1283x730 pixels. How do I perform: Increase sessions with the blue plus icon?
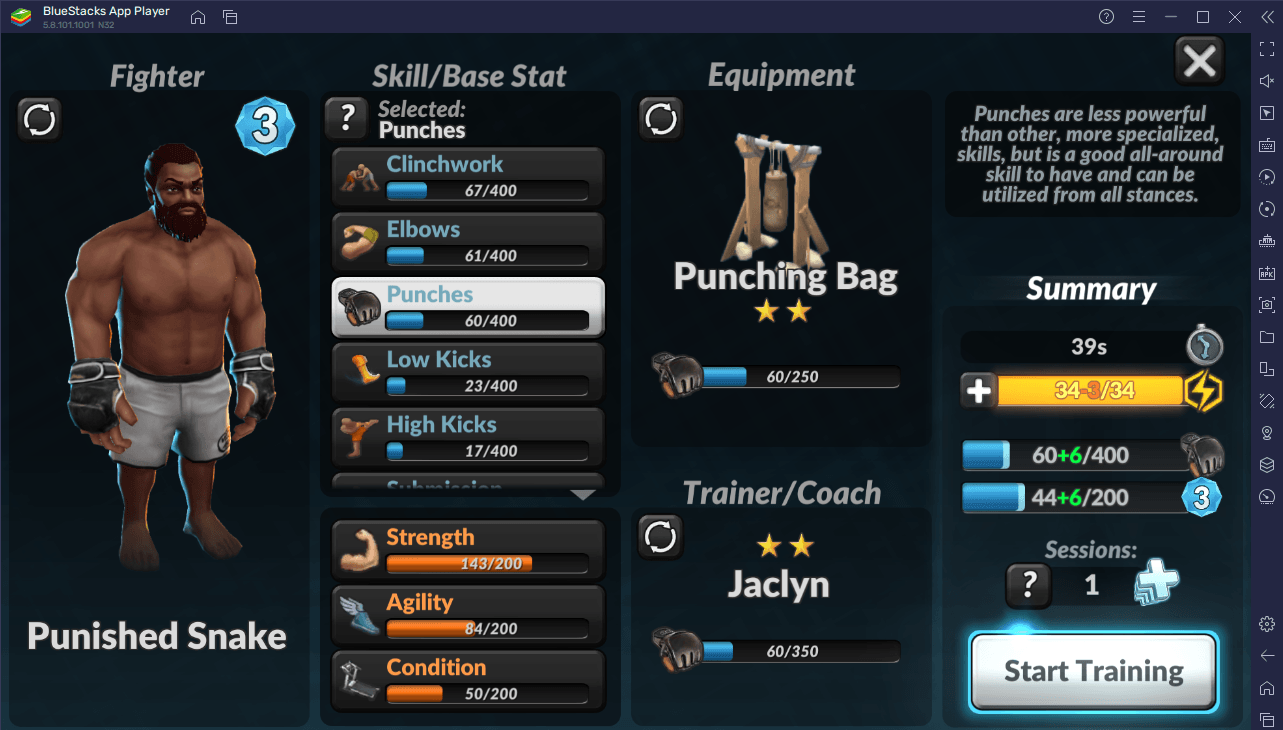pyautogui.click(x=1157, y=585)
